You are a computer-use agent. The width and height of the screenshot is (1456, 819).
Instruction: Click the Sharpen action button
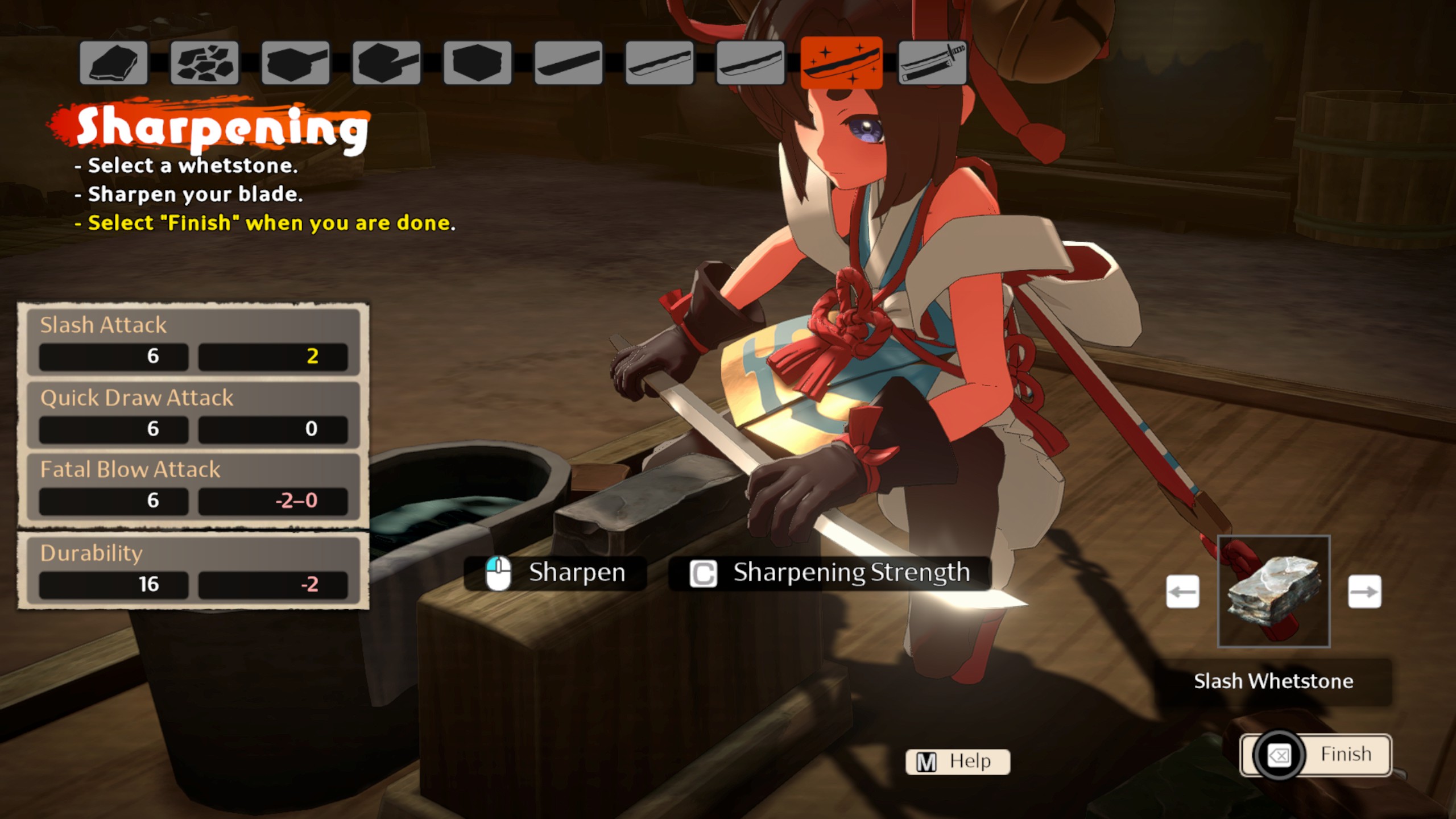[x=556, y=573]
